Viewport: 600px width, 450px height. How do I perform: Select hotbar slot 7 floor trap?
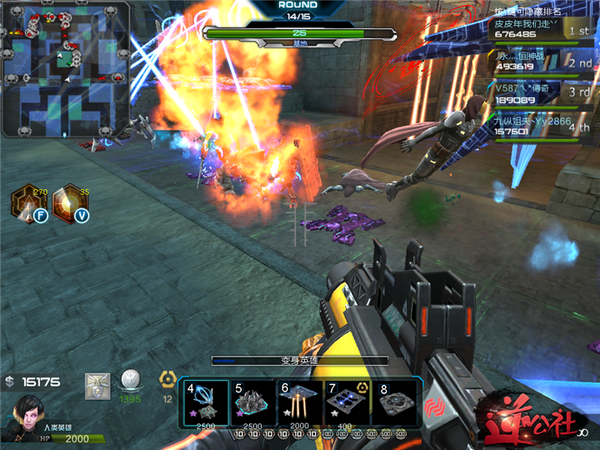tap(347, 401)
